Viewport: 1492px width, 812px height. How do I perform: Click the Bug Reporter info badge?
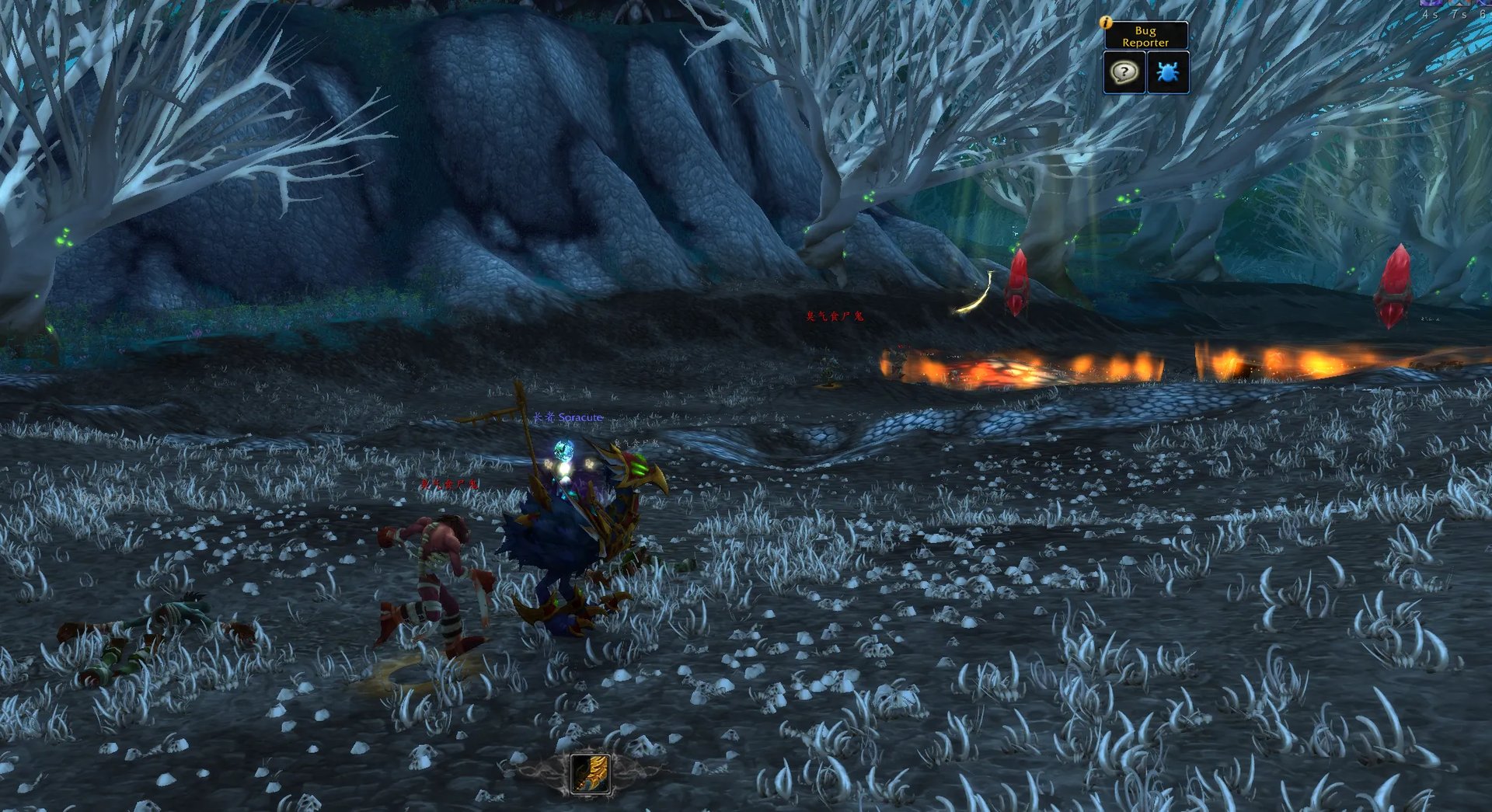tap(1107, 23)
